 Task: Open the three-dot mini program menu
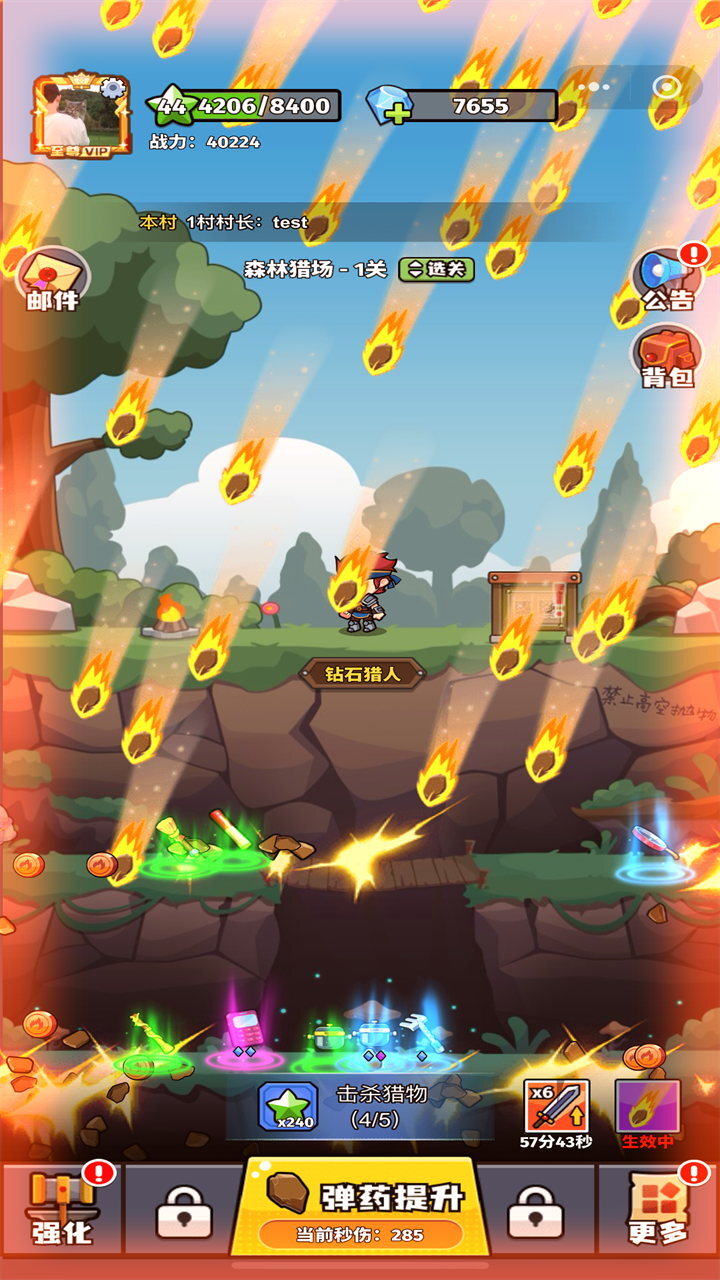(593, 87)
